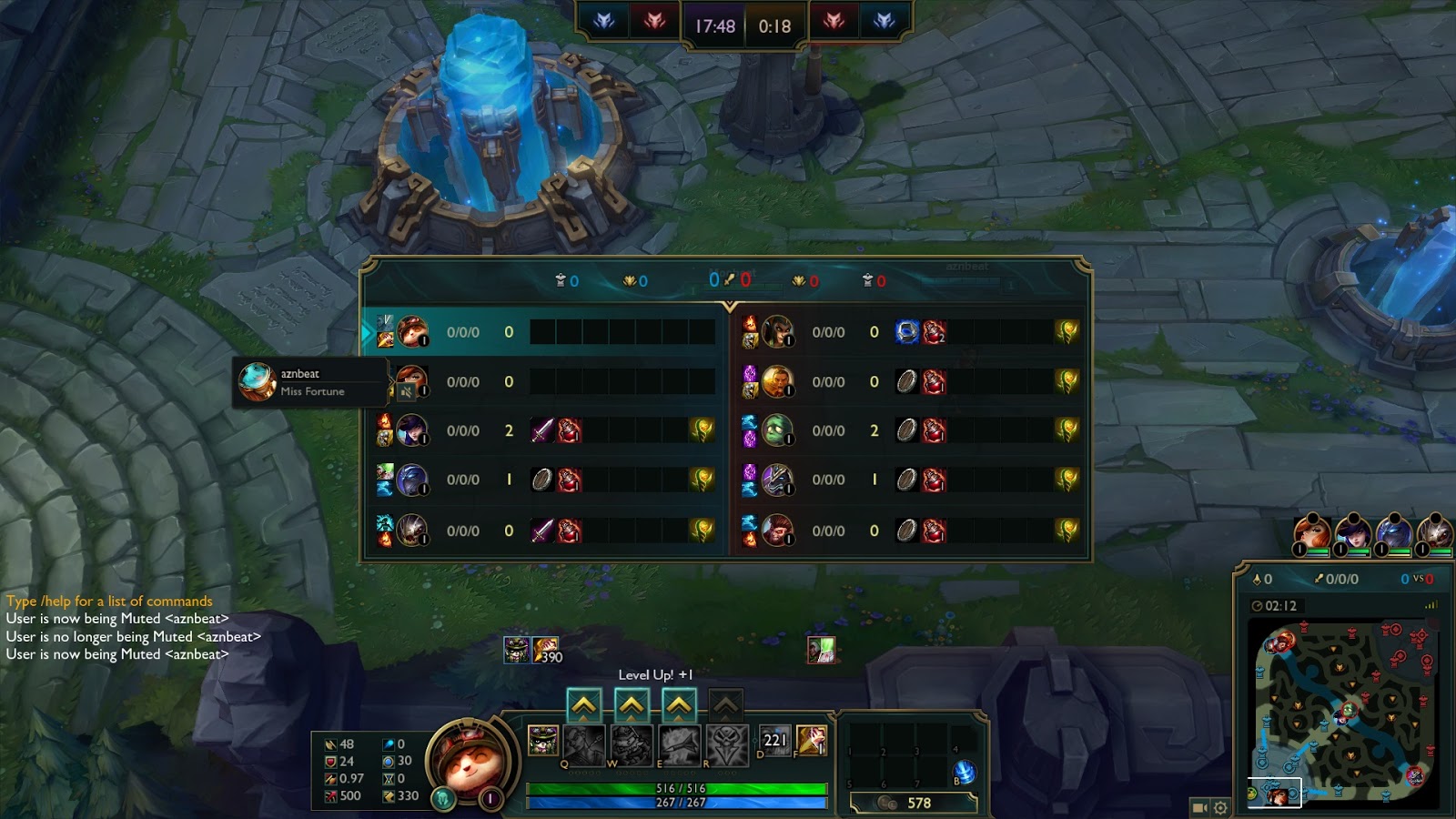Open the shop via the 578 gold button

coord(914,803)
